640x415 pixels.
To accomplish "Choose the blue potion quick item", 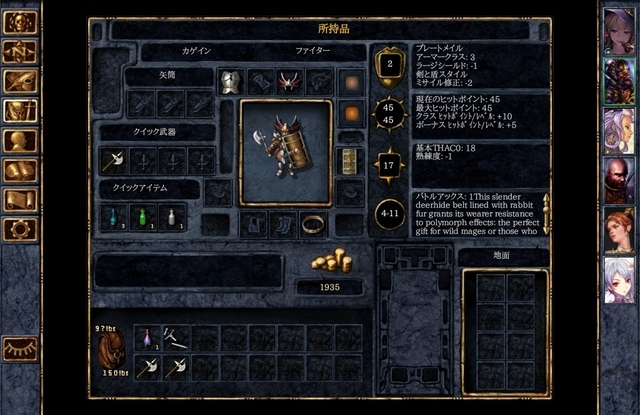I will click(x=113, y=216).
